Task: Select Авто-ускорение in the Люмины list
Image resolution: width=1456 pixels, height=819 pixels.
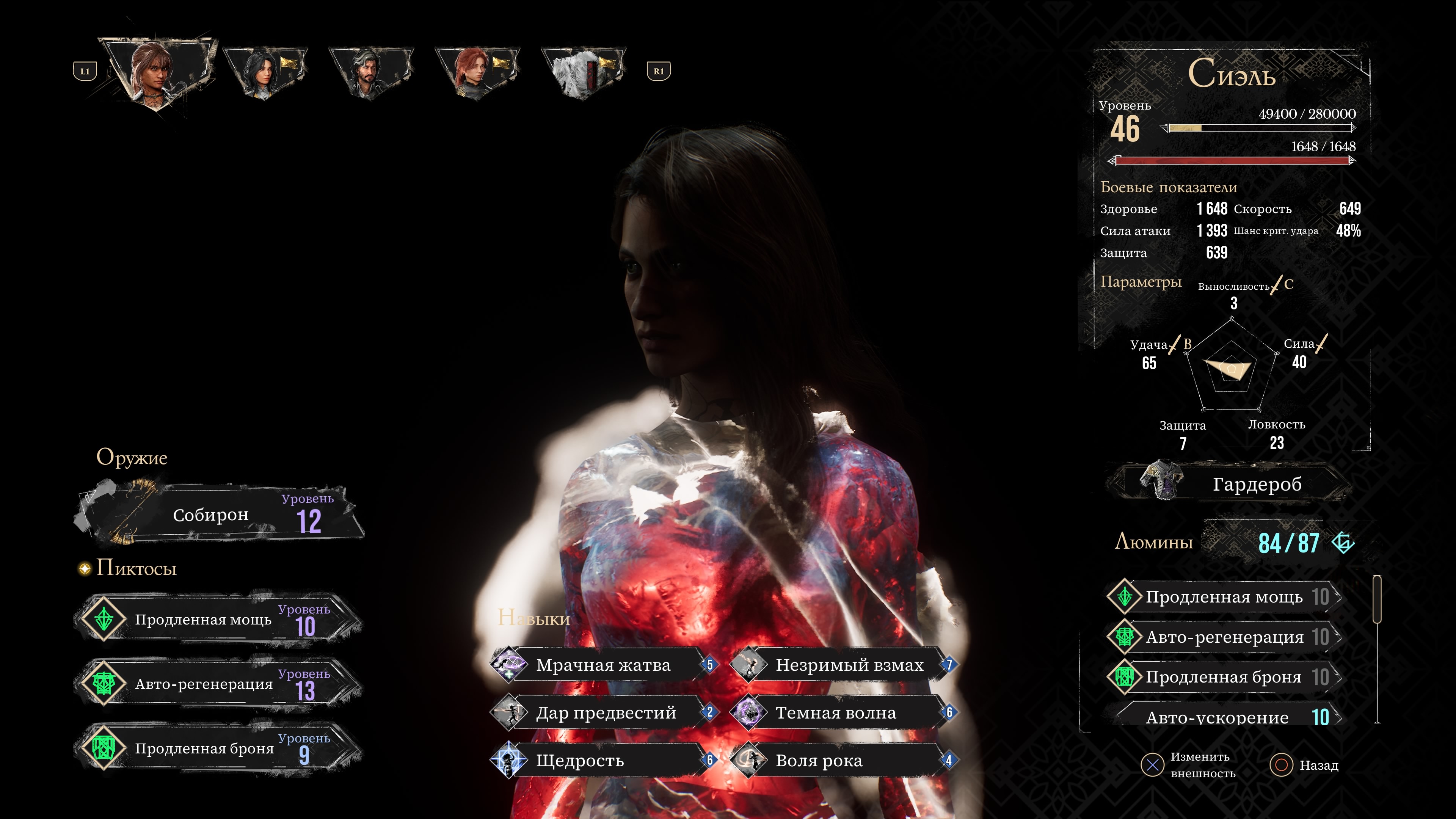Action: pyautogui.click(x=1224, y=717)
